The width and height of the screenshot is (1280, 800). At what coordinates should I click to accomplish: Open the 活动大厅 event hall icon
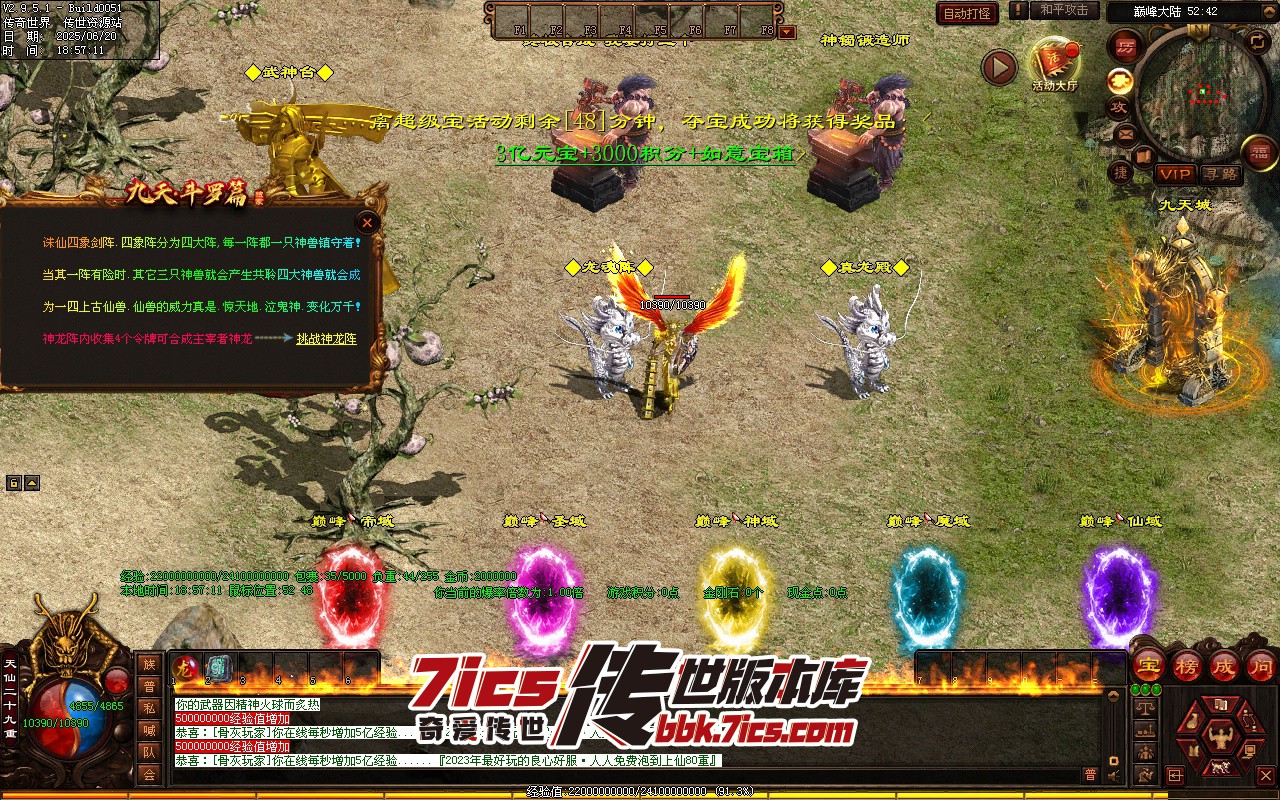tap(1055, 64)
